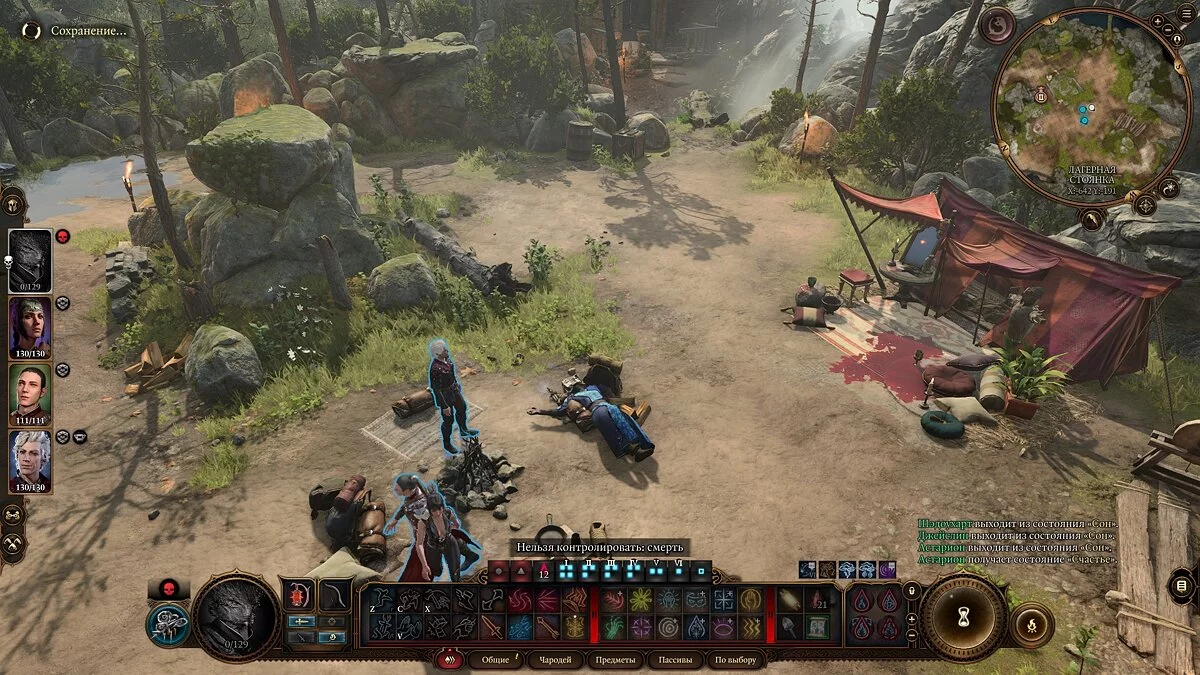Open the Чародей hotbar tab
The image size is (1200, 675).
(555, 660)
